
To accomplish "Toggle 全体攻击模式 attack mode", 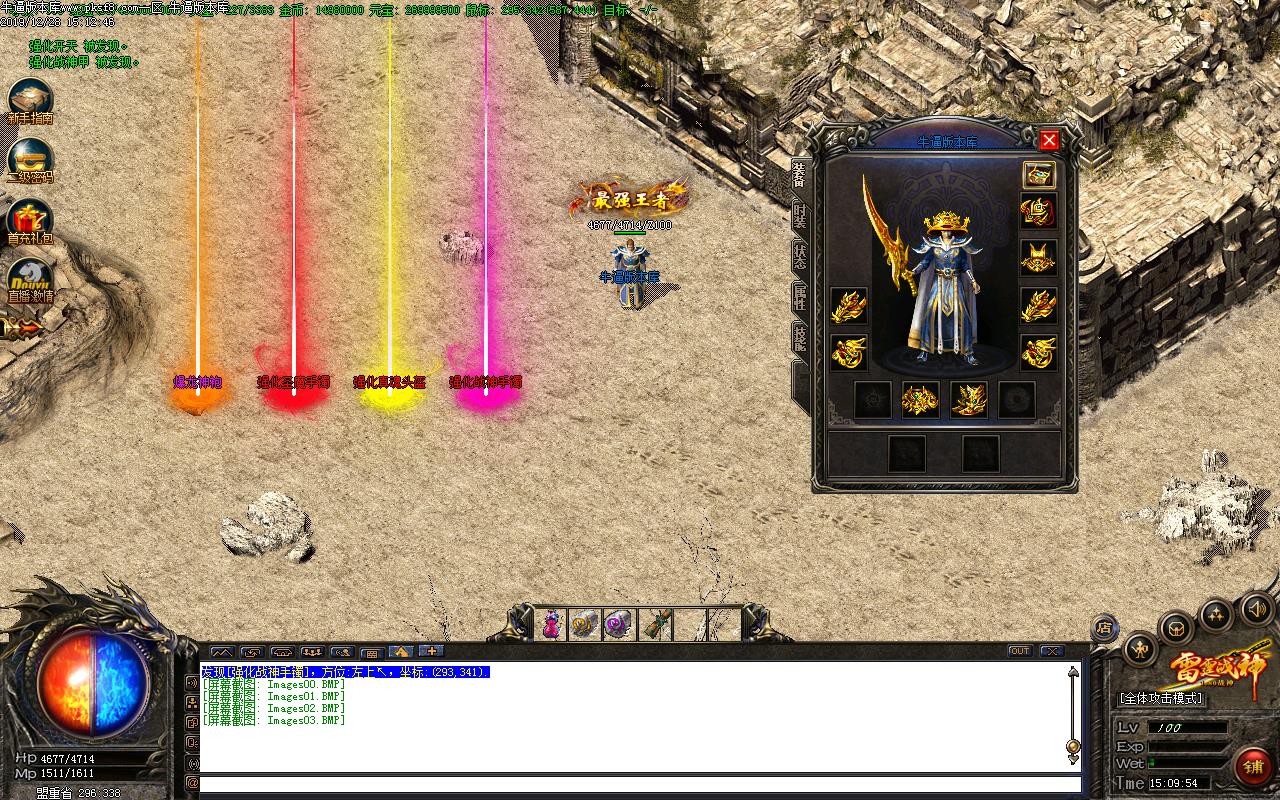I will [1160, 697].
